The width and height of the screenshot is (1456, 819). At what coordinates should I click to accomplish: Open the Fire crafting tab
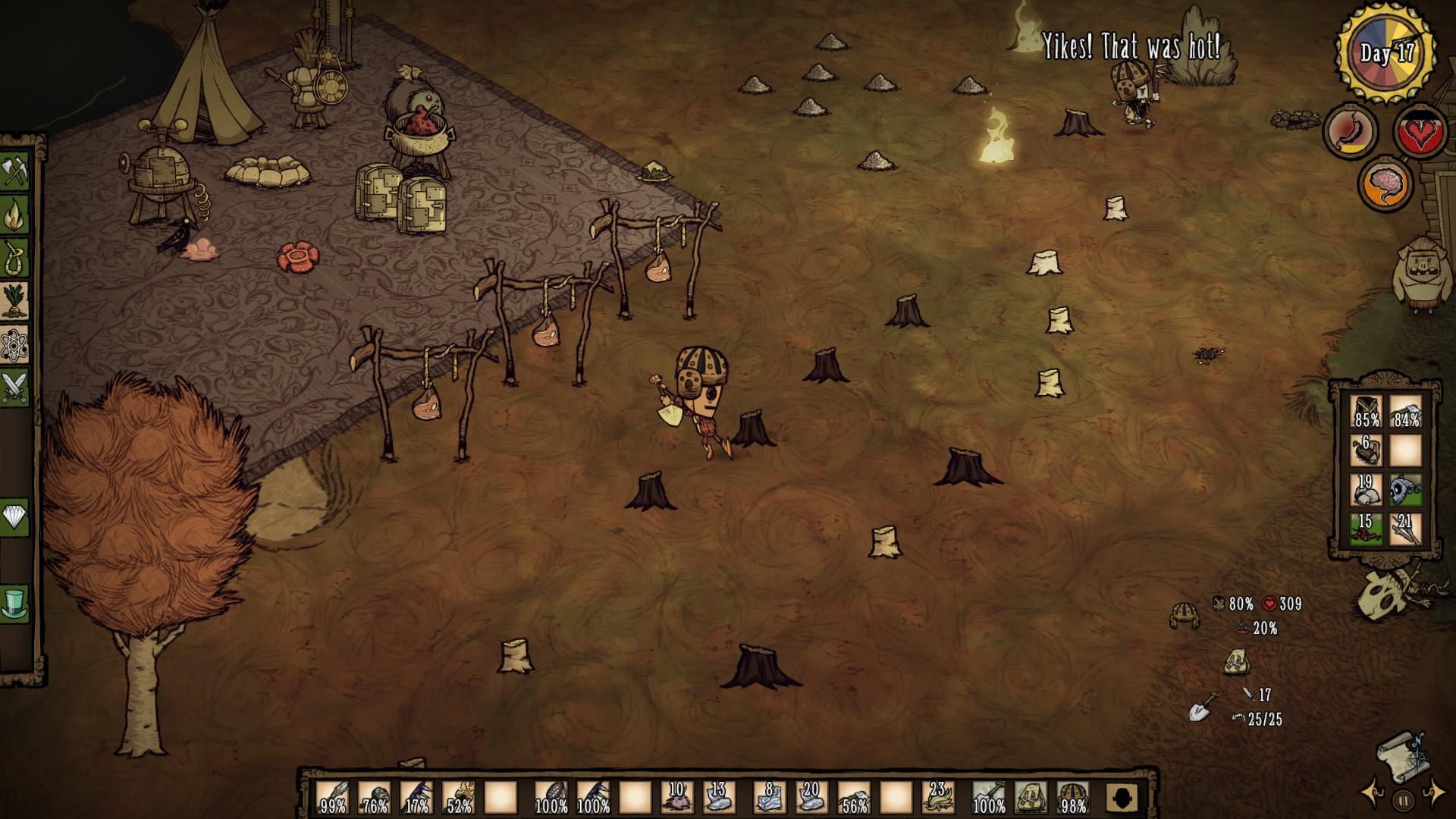15,216
